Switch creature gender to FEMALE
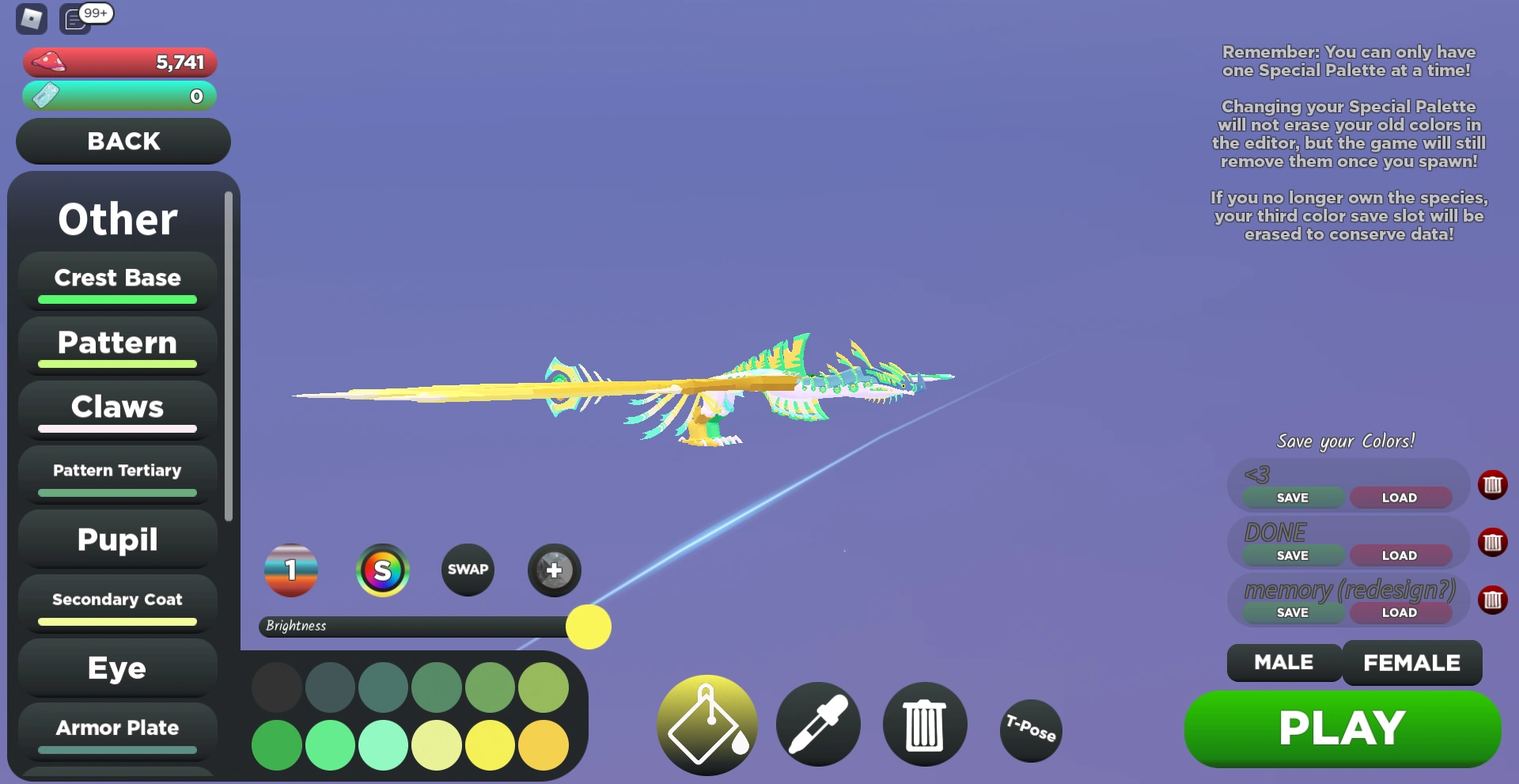Screen dimensions: 1519x784 pyautogui.click(x=1412, y=663)
